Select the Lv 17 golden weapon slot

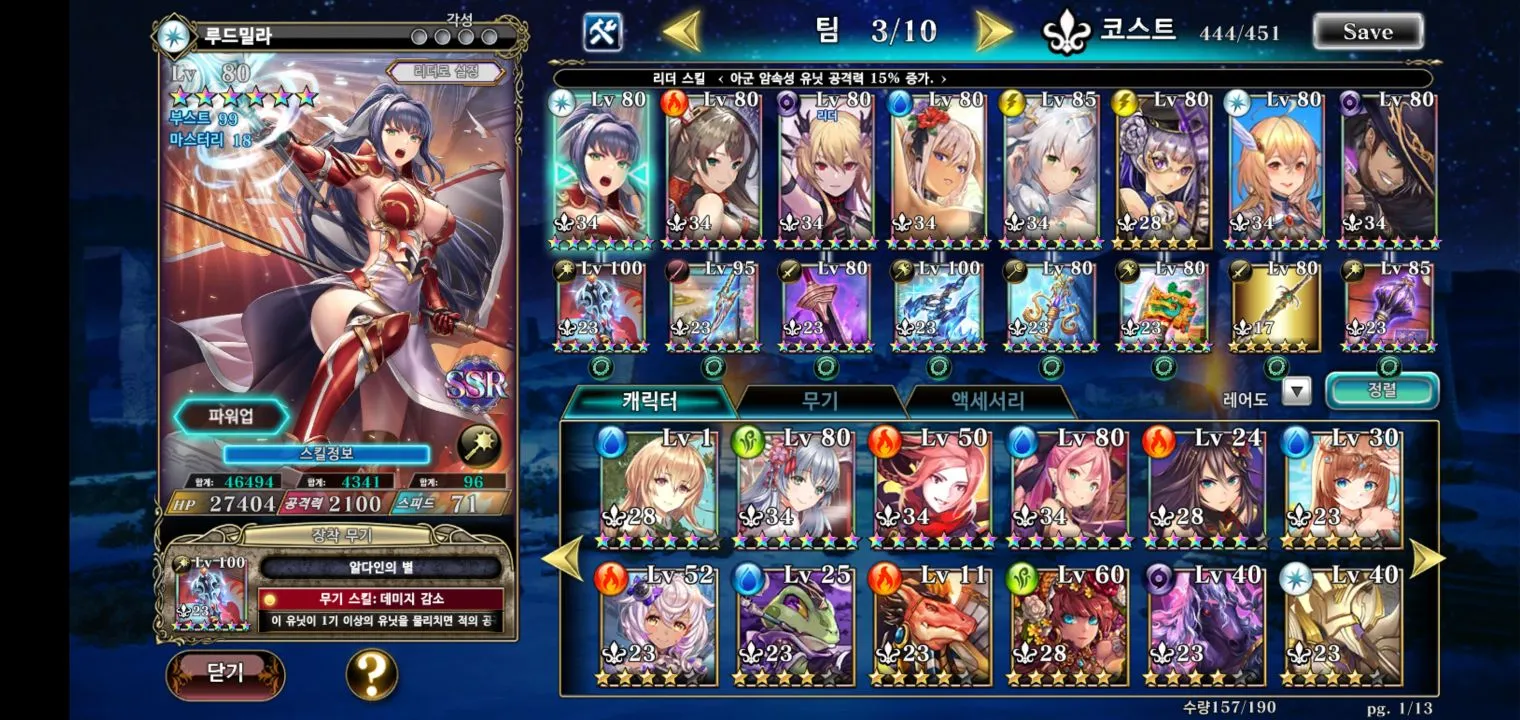coord(1275,306)
